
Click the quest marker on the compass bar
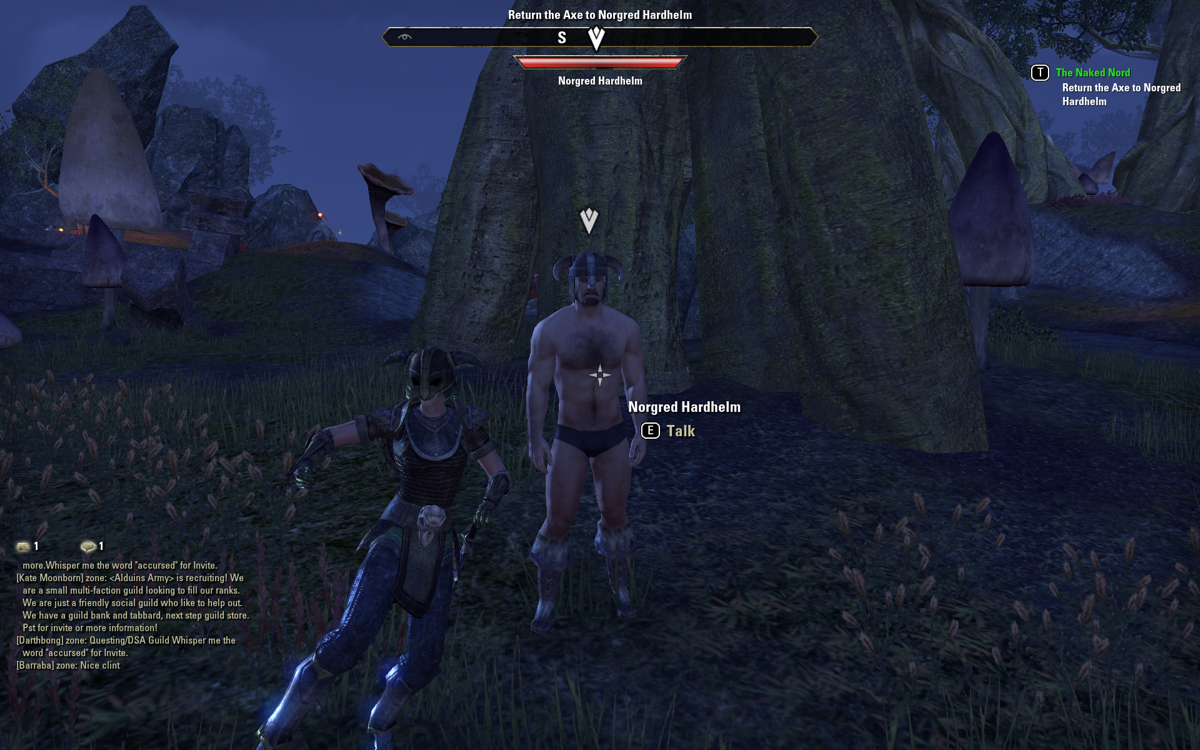pos(596,38)
